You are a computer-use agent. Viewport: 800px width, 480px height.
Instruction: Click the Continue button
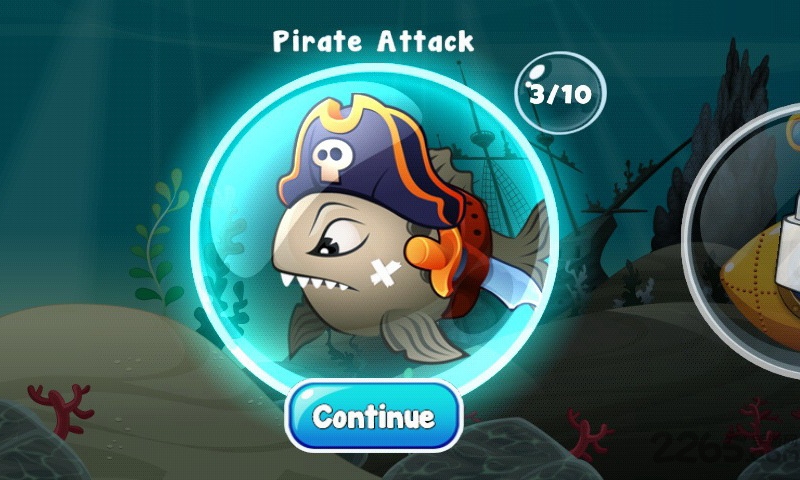(373, 416)
